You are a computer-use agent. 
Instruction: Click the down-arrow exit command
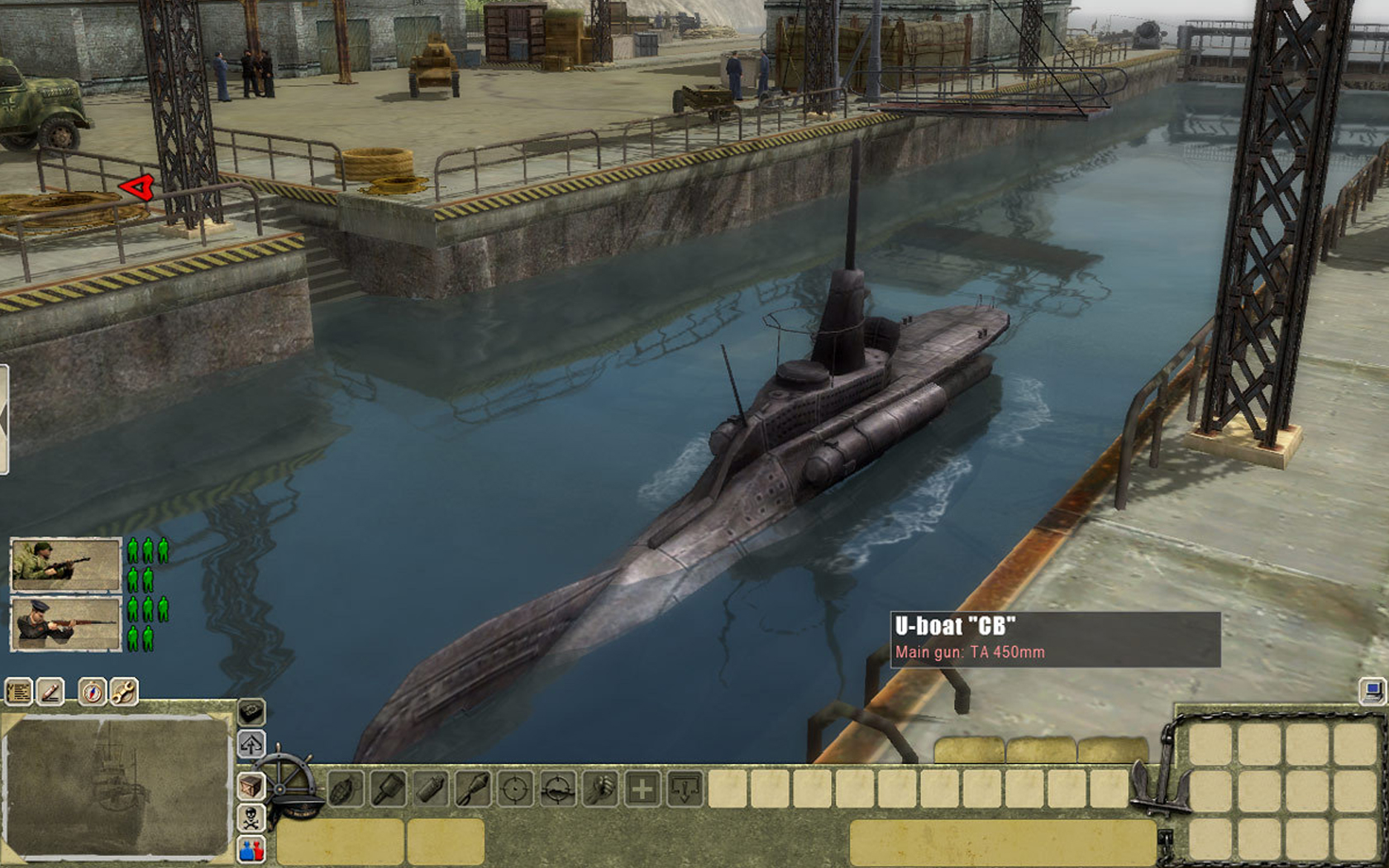click(x=685, y=789)
